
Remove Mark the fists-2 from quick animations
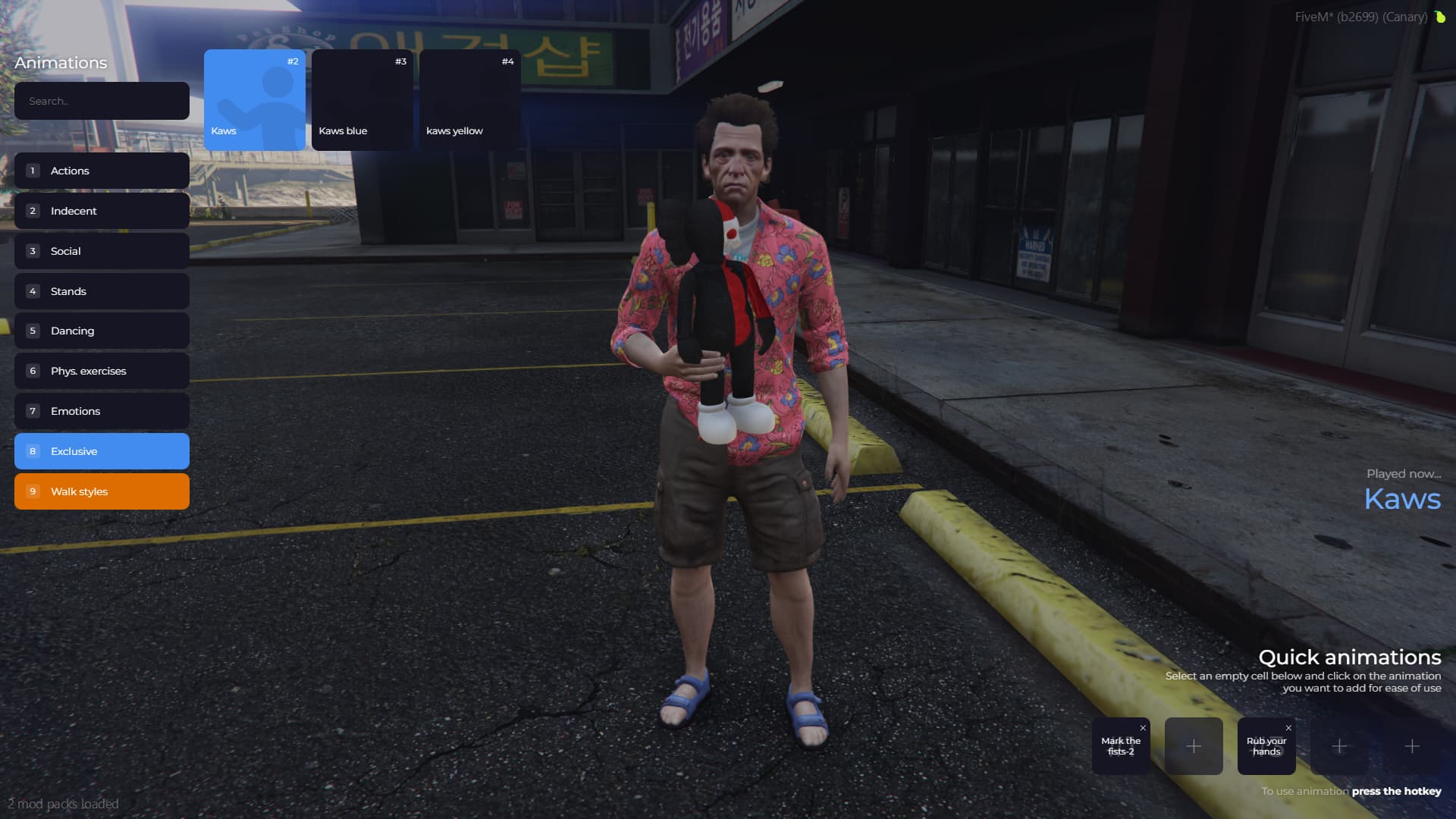click(1143, 728)
